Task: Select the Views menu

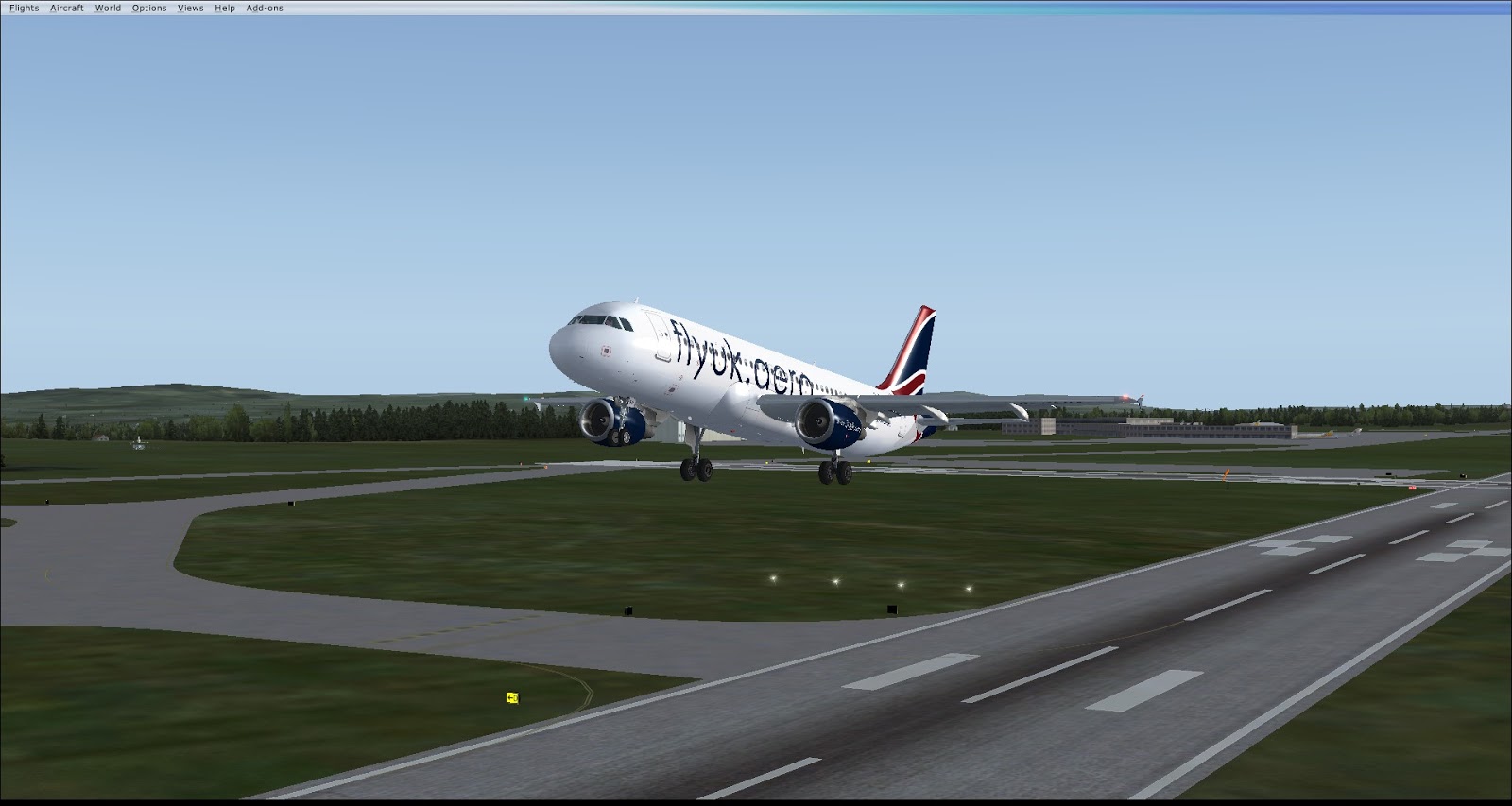Action: point(190,8)
